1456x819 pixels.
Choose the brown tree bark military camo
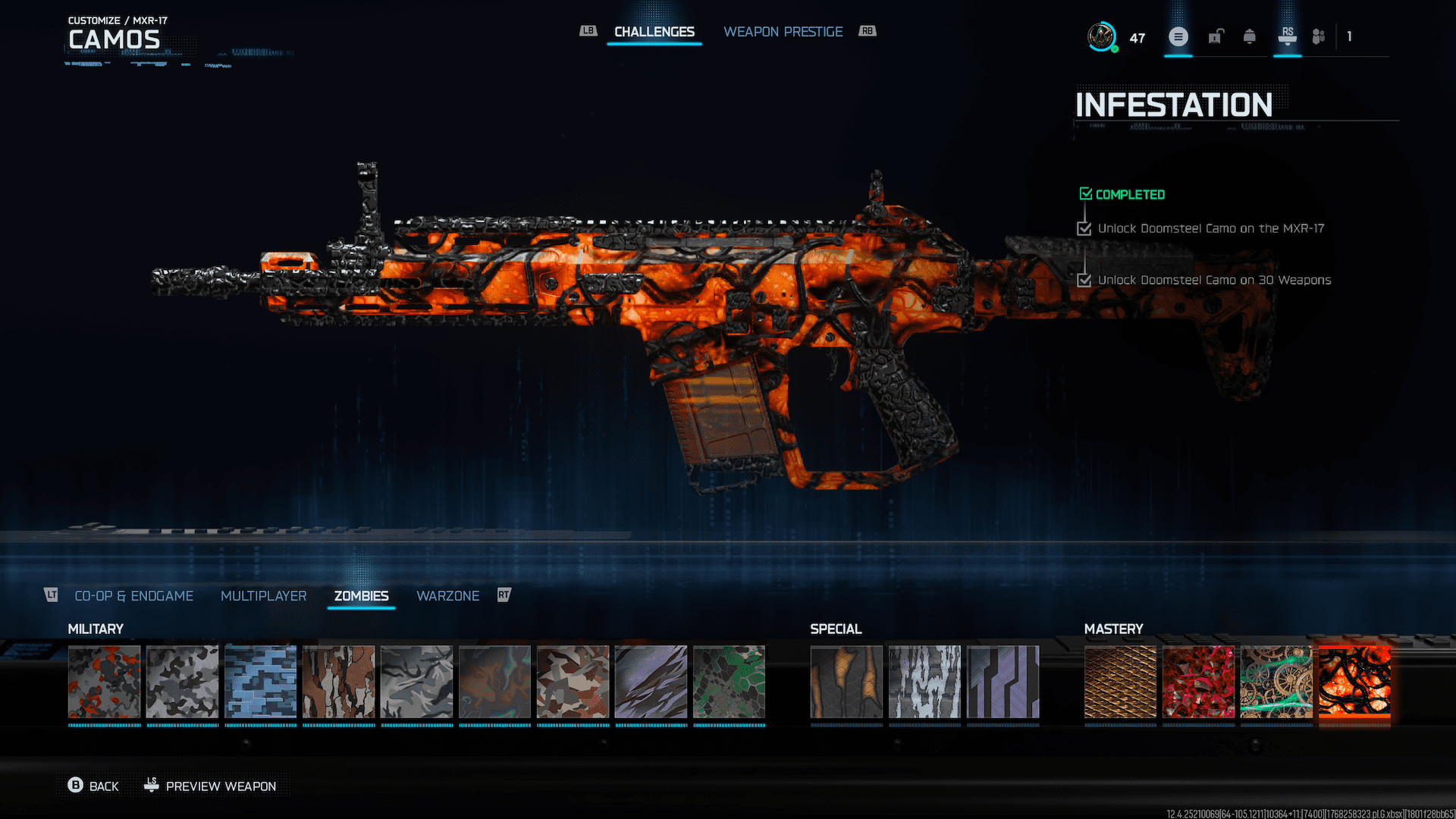point(339,682)
